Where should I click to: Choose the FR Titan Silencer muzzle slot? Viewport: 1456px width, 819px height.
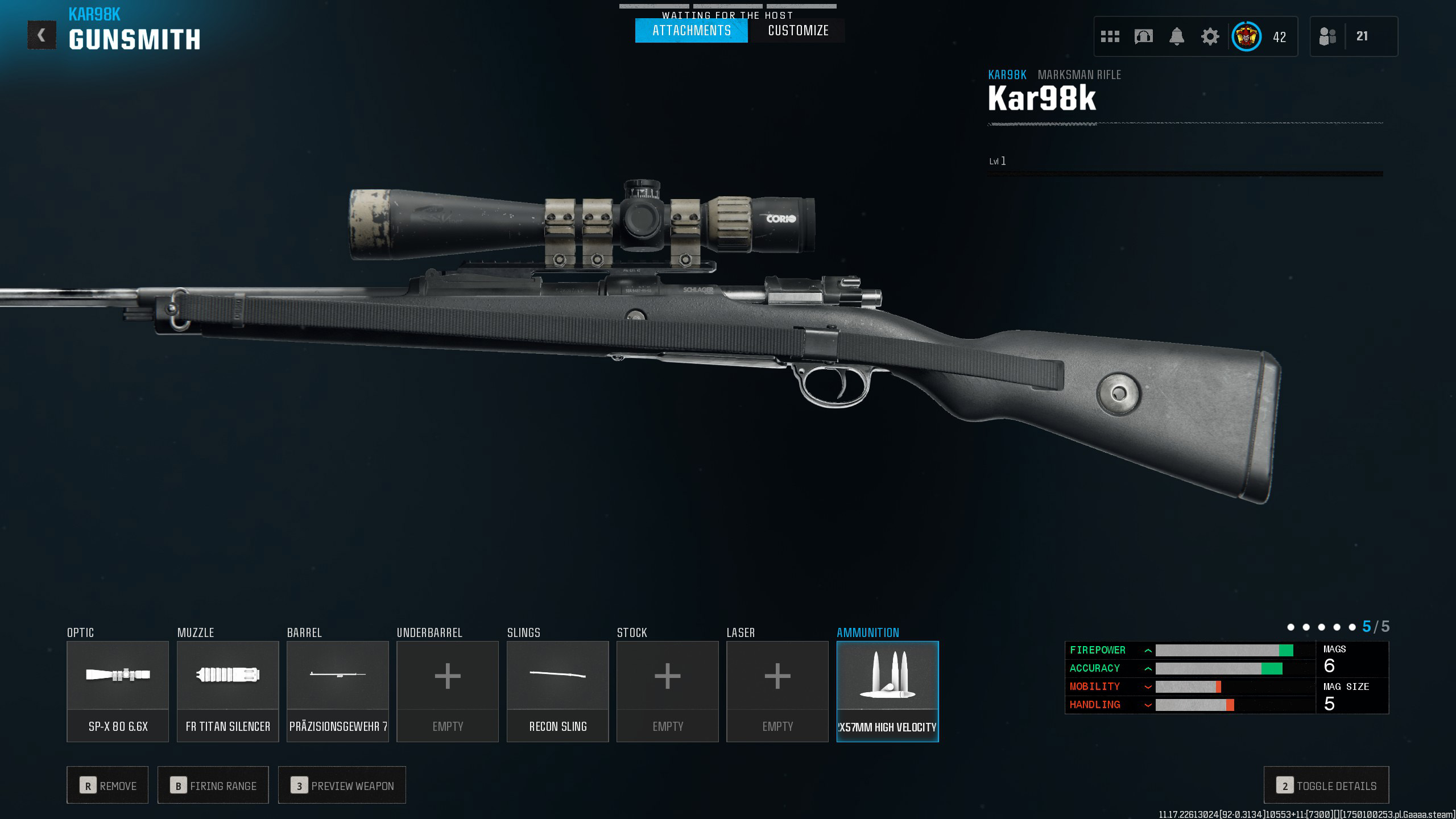click(227, 691)
